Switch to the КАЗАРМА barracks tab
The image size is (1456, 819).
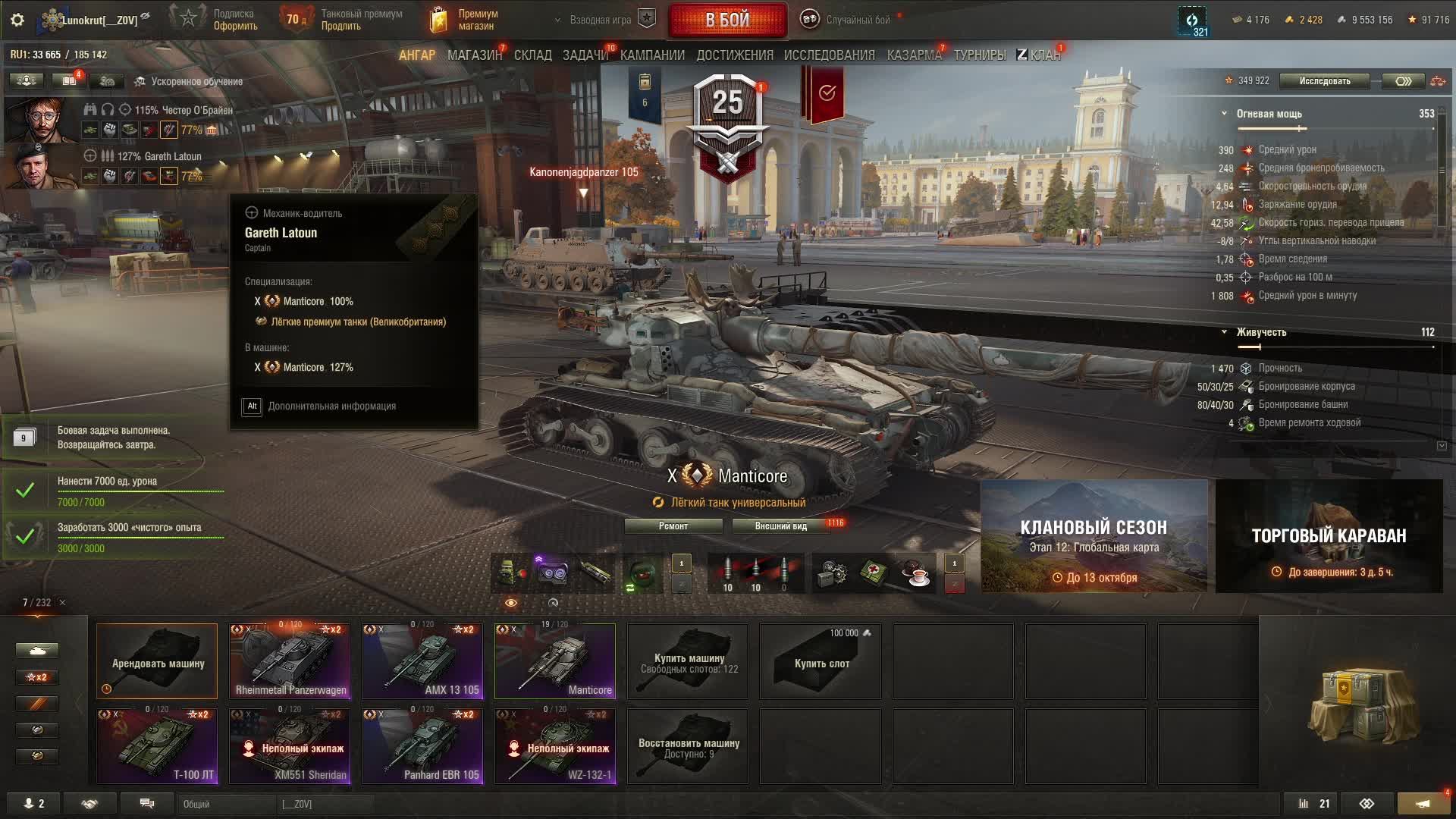click(x=914, y=55)
